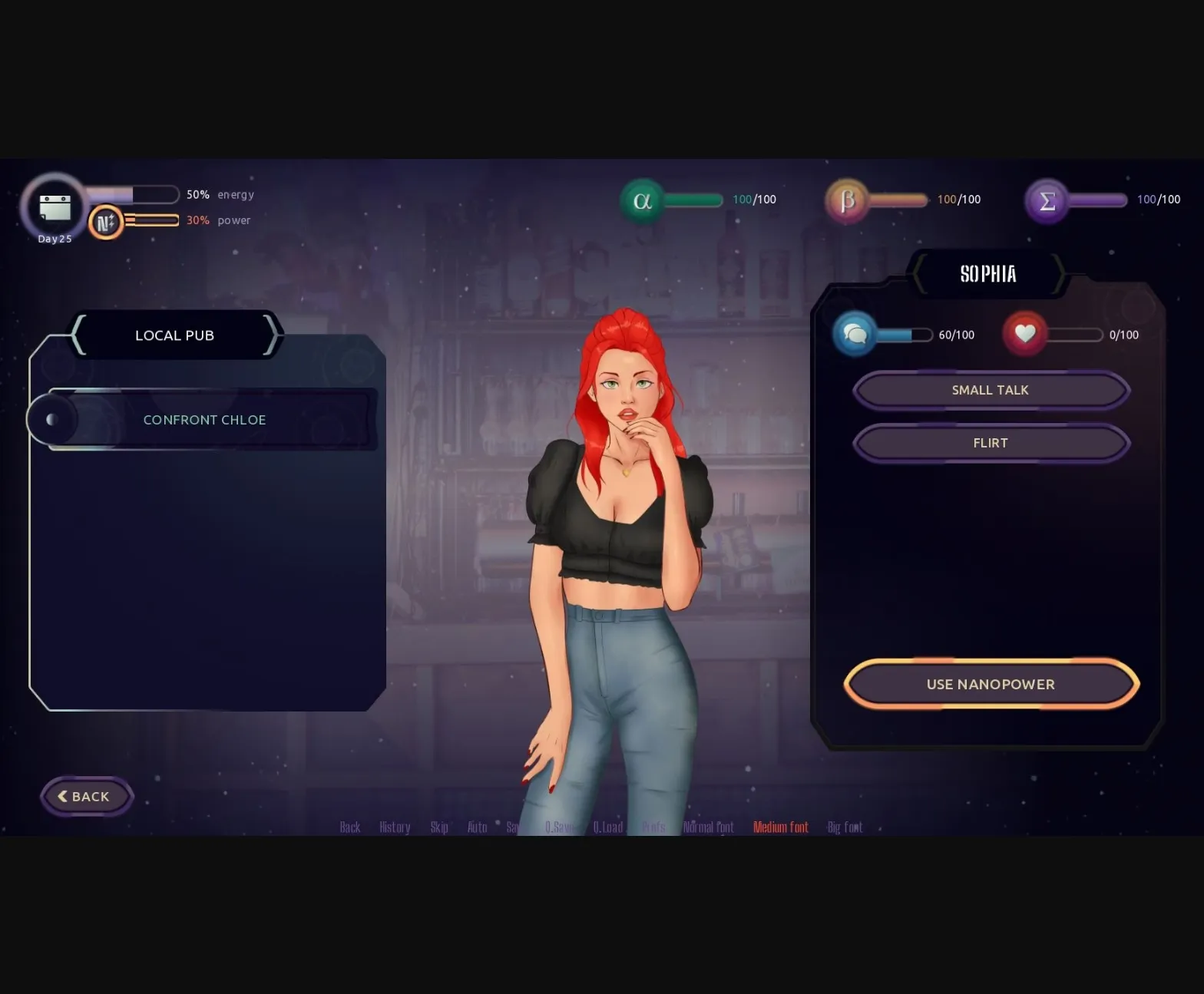Open the History screen
The image size is (1204, 994).
pyautogui.click(x=394, y=827)
